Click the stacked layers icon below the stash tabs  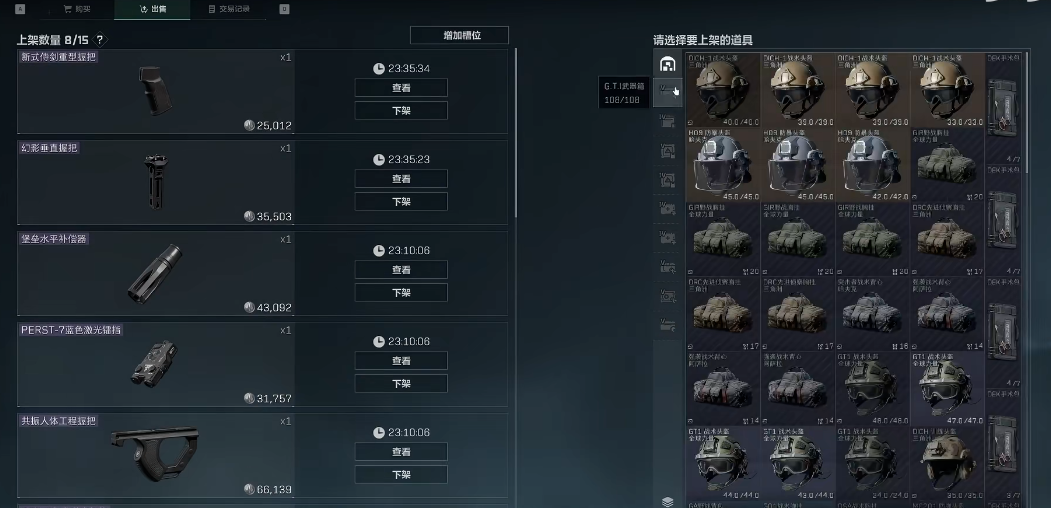click(x=668, y=501)
